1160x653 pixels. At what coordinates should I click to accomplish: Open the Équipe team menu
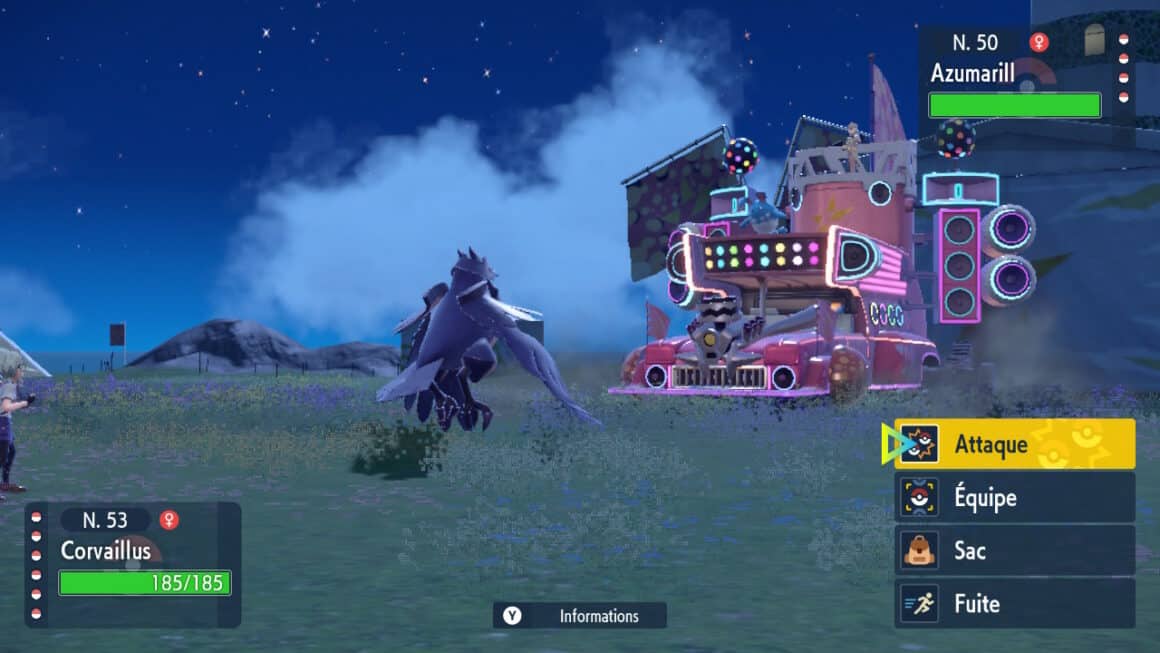[1014, 497]
